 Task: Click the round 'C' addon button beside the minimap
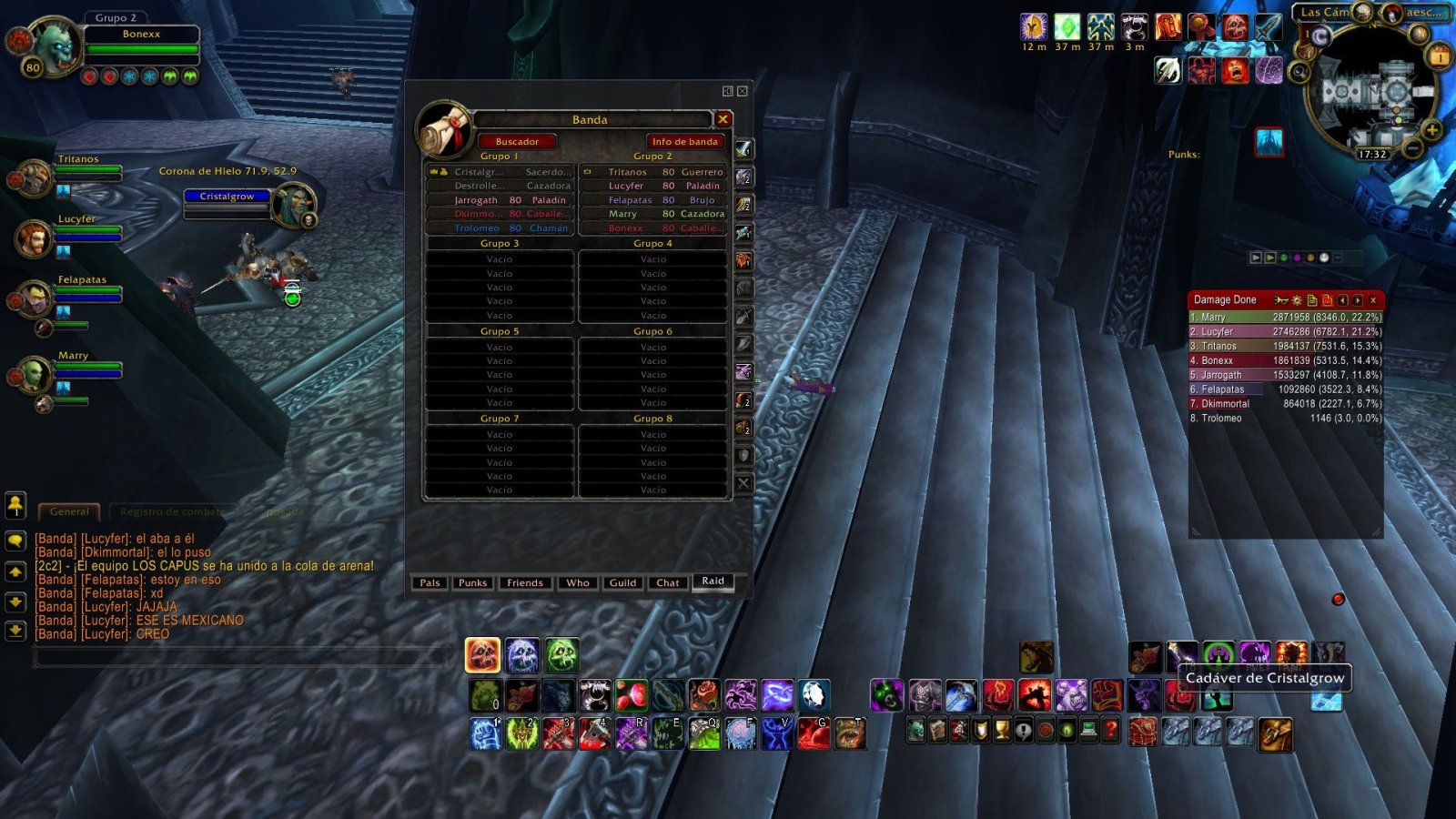(1320, 35)
